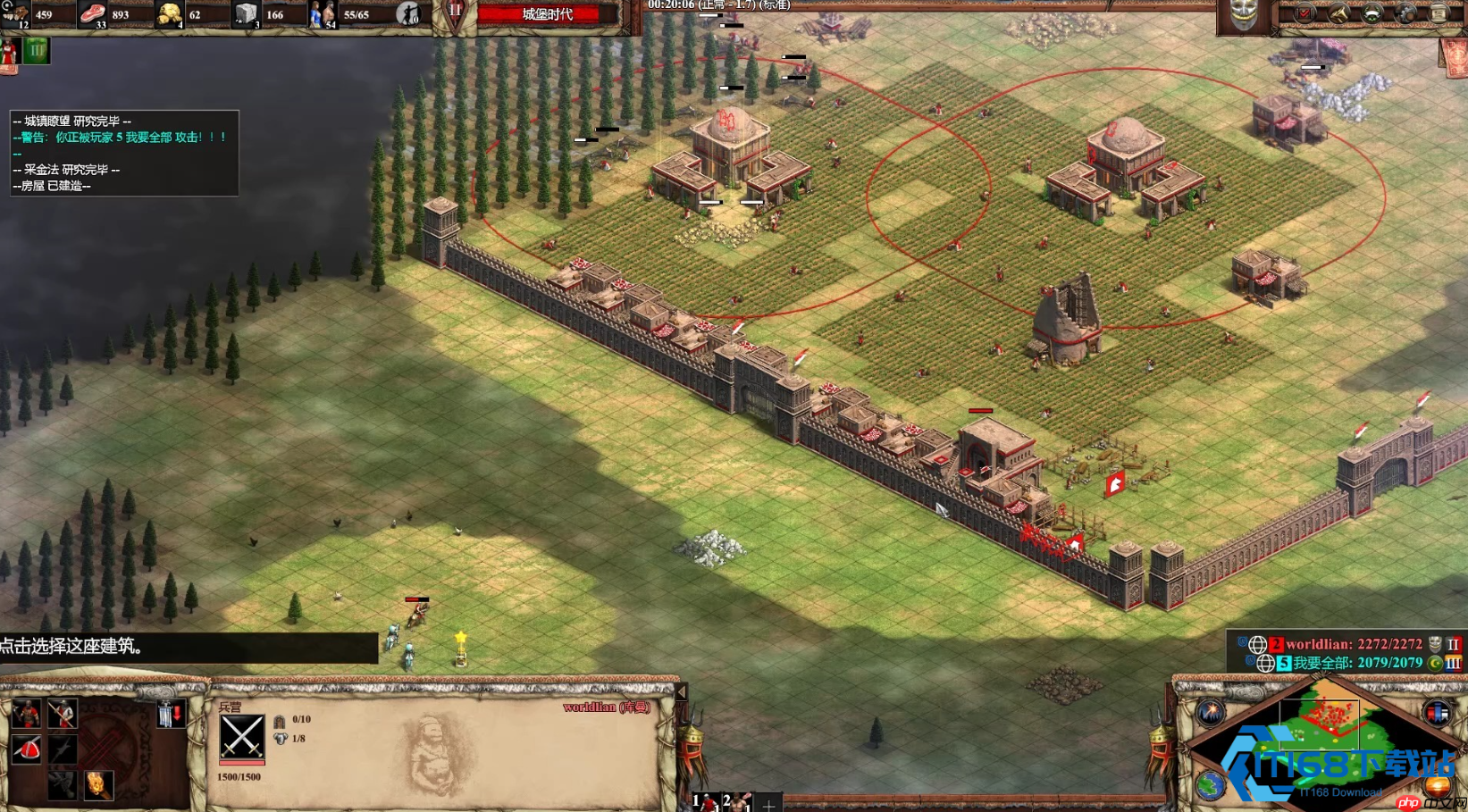Toggle the minimap colored banners button

point(1437,713)
